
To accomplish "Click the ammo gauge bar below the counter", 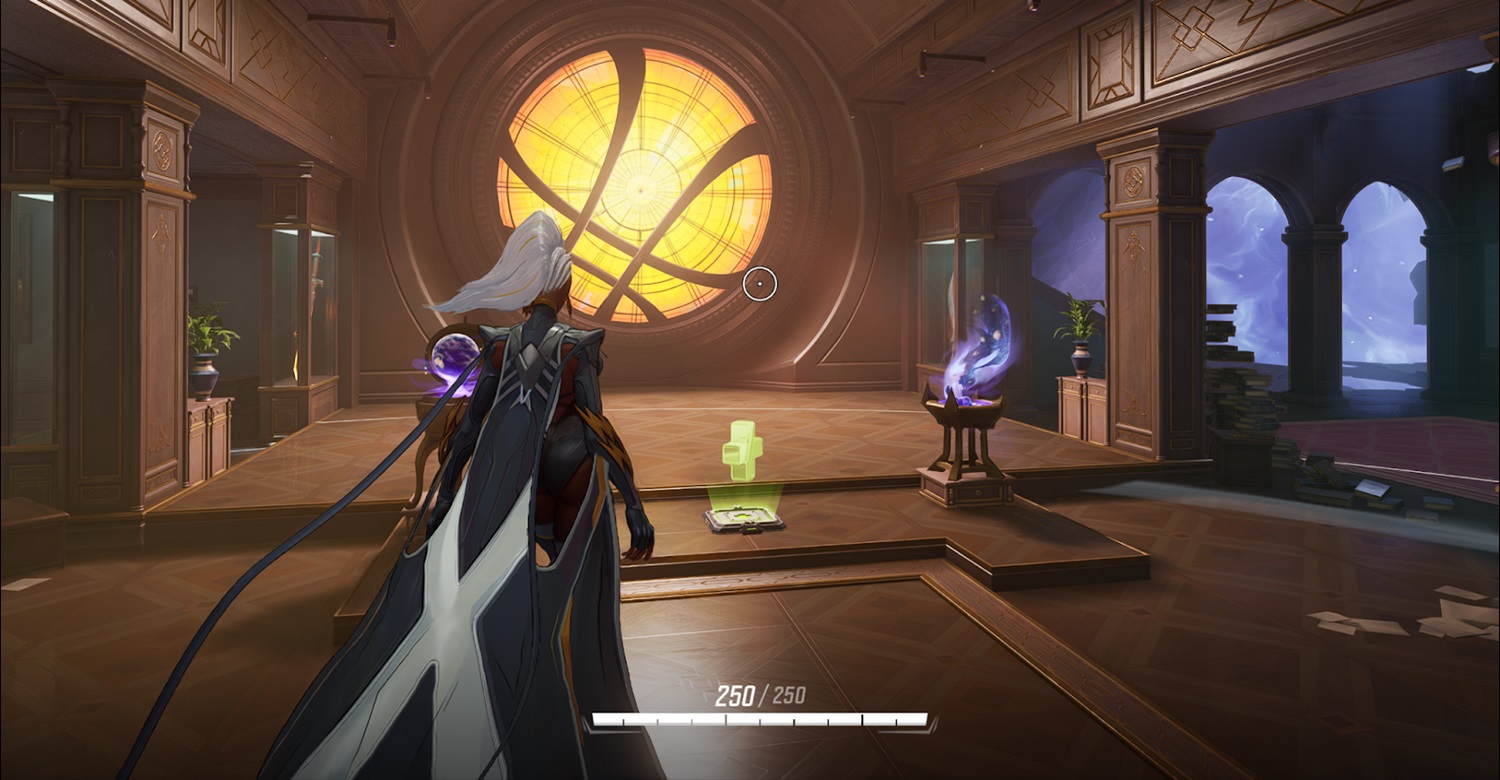I will pos(762,718).
